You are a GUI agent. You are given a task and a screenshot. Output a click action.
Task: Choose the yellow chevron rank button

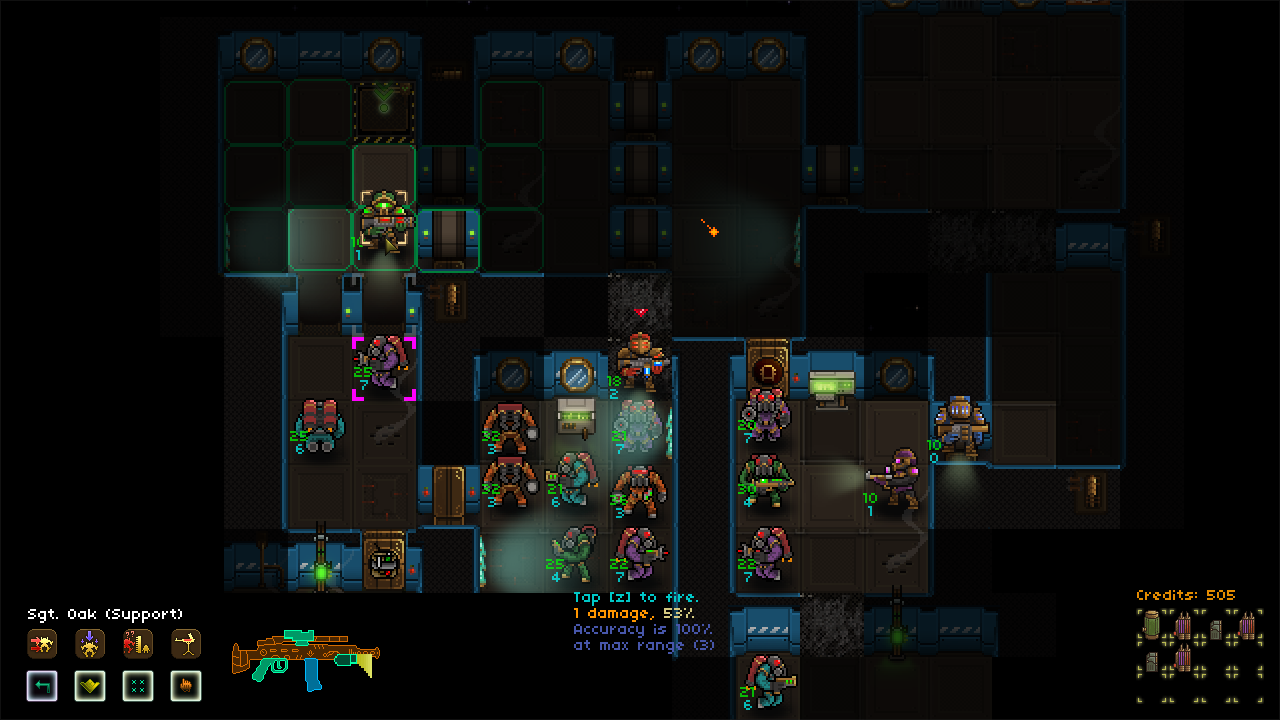point(90,686)
